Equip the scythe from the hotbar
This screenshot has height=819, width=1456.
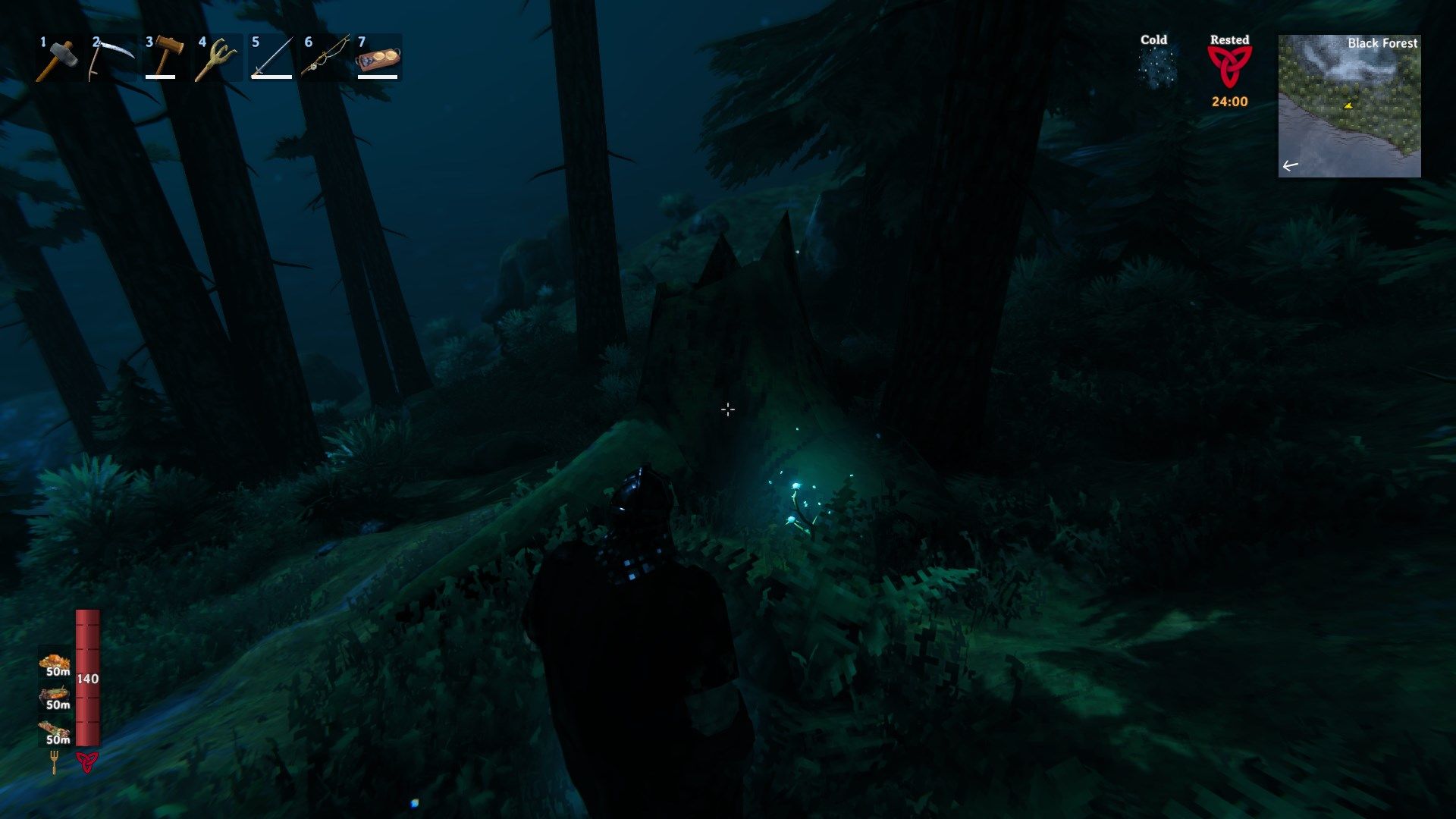click(x=111, y=58)
